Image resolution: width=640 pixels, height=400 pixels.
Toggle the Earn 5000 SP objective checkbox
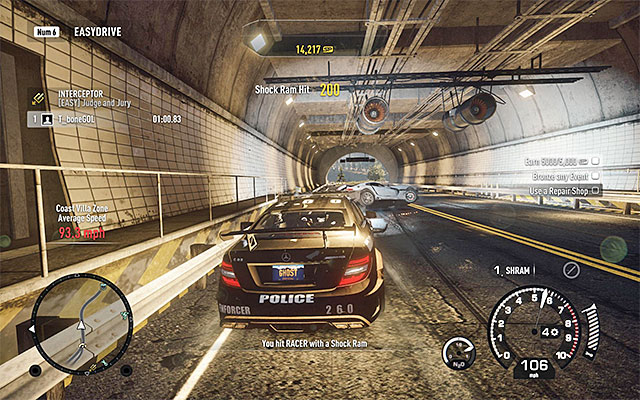pos(597,161)
